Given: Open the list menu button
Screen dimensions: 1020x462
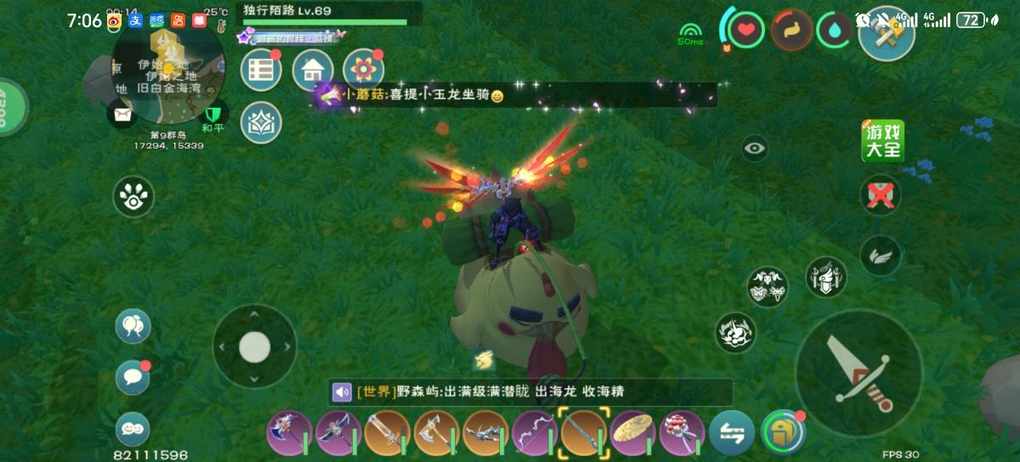Looking at the screenshot, I should pyautogui.click(x=262, y=70).
